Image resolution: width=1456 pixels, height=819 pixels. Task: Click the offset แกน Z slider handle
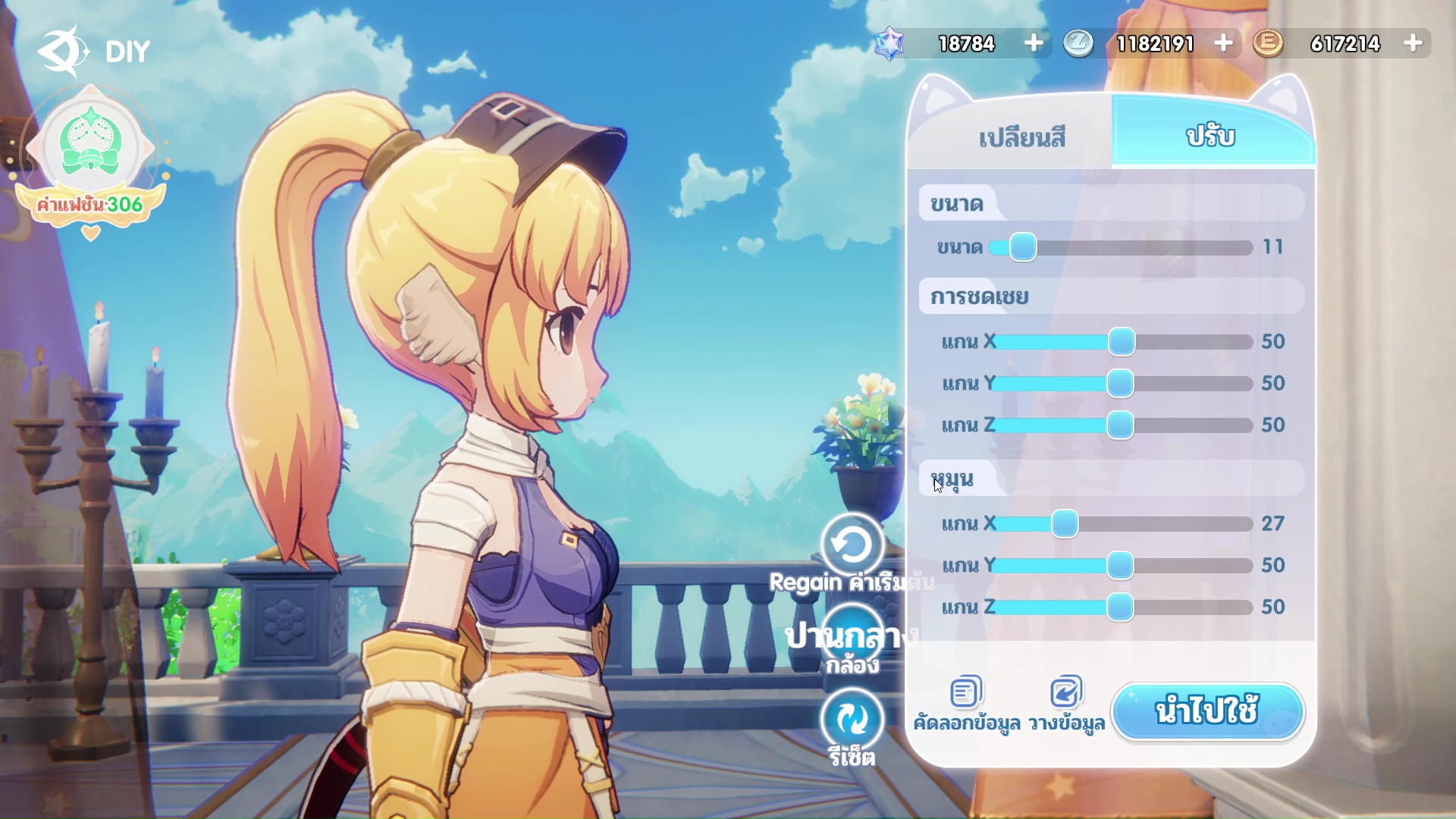click(1120, 425)
